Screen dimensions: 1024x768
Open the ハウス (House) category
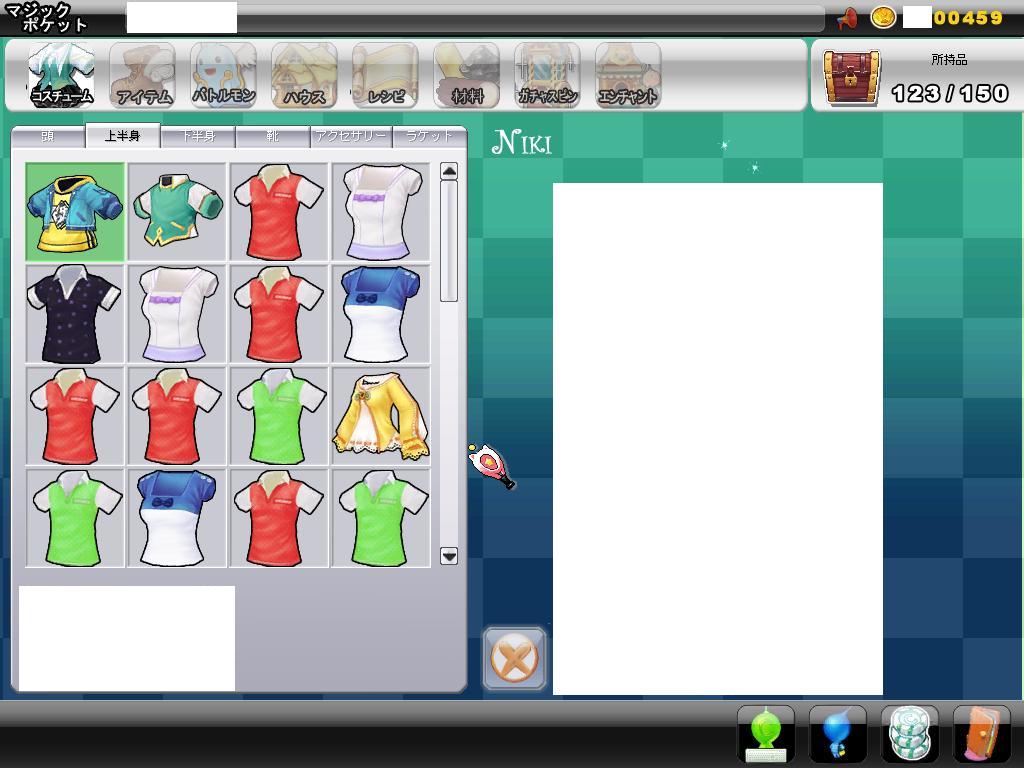(304, 75)
